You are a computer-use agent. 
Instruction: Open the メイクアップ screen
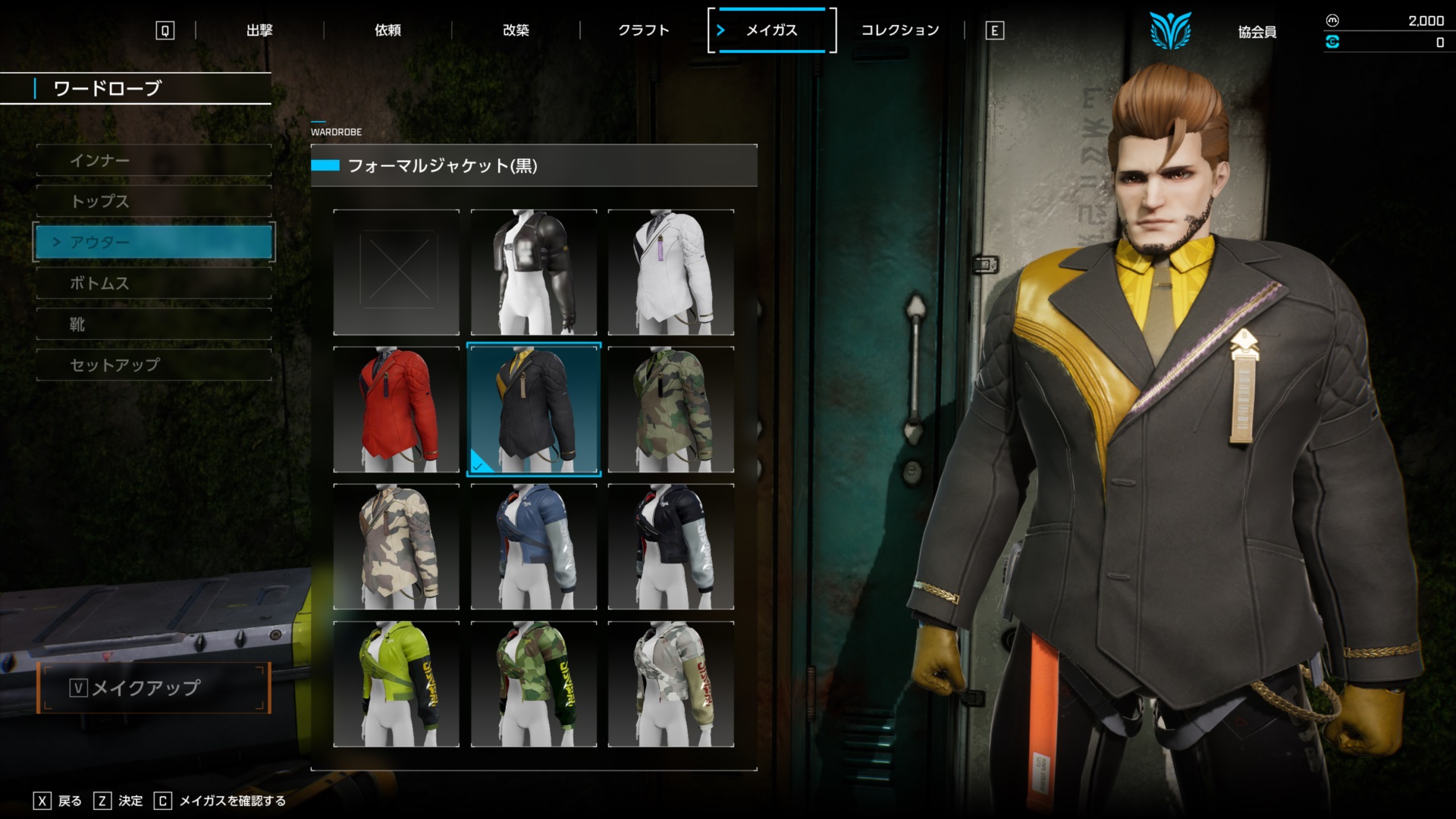point(154,688)
